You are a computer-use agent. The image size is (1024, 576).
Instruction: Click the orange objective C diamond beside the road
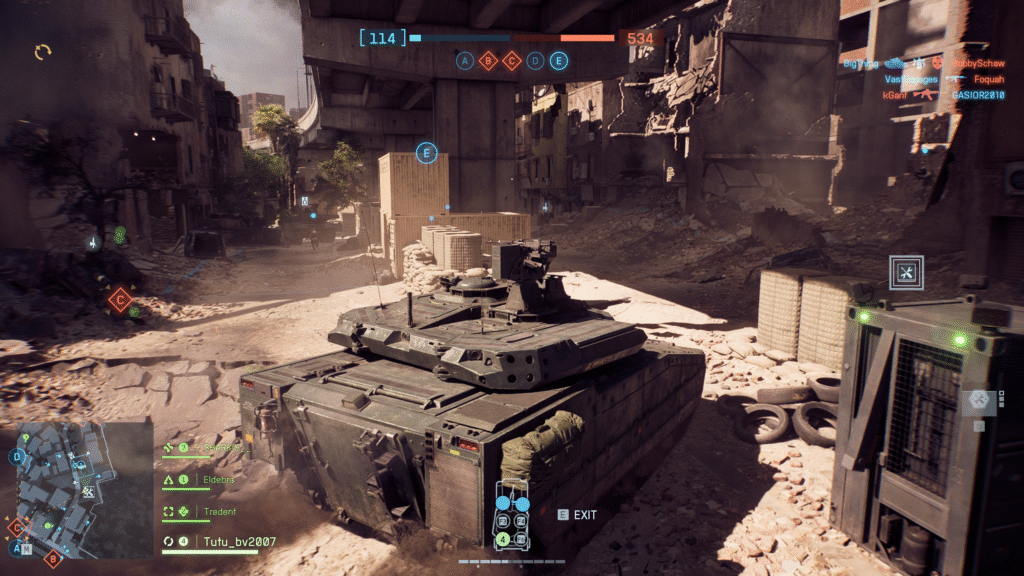point(121,297)
